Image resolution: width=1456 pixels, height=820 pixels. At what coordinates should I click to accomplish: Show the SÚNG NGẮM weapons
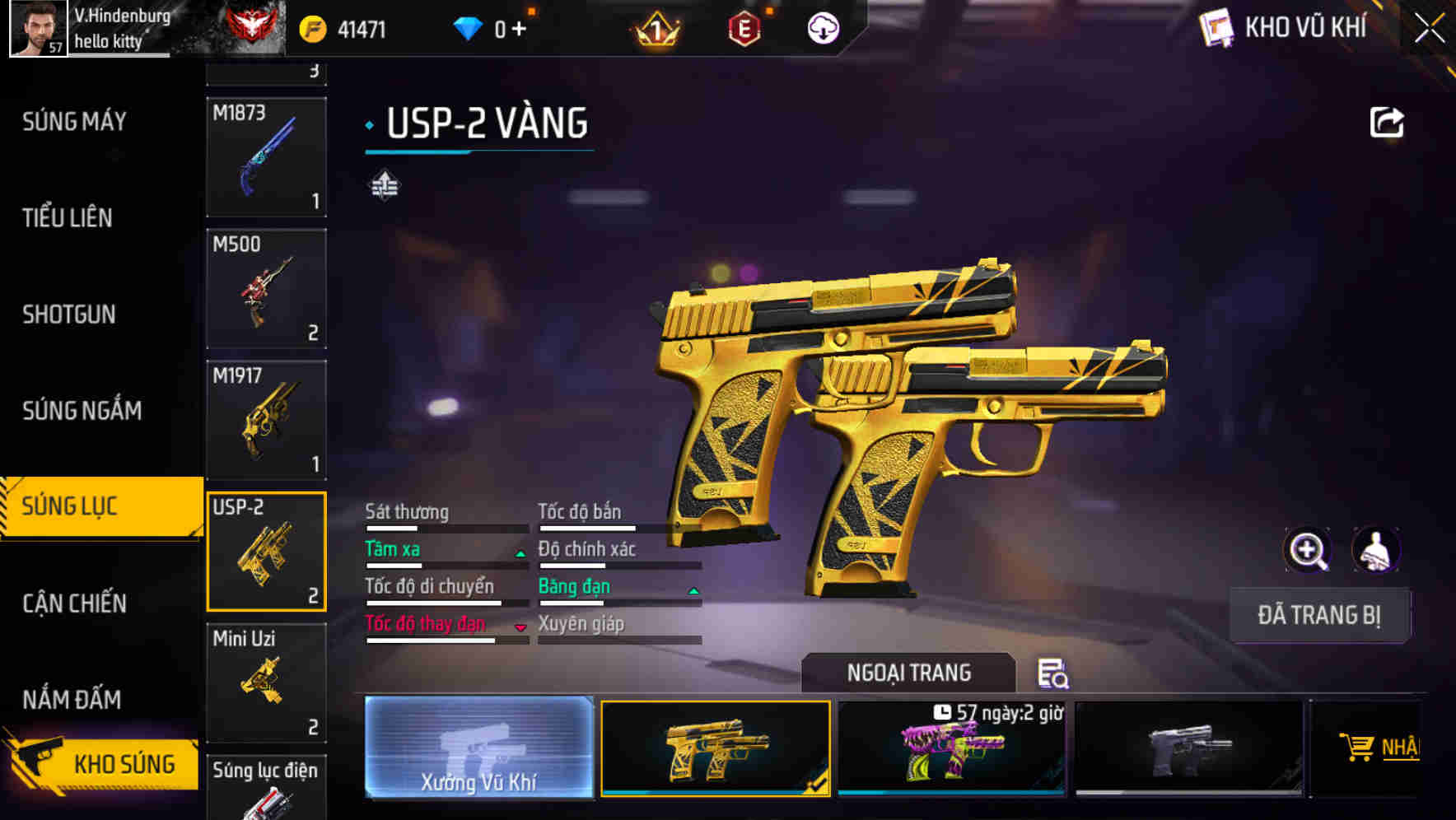82,410
